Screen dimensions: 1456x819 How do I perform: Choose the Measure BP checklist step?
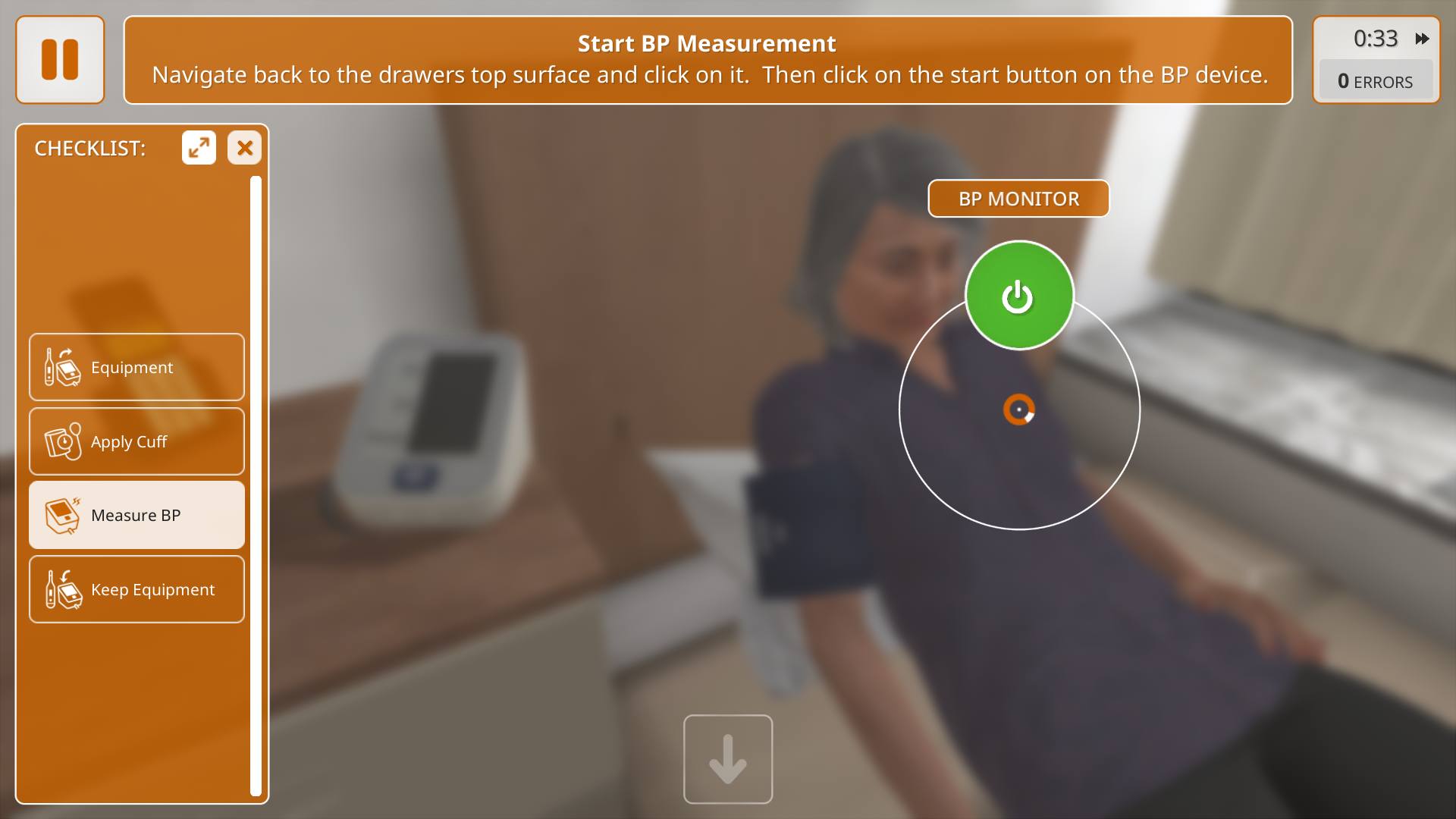tap(136, 515)
